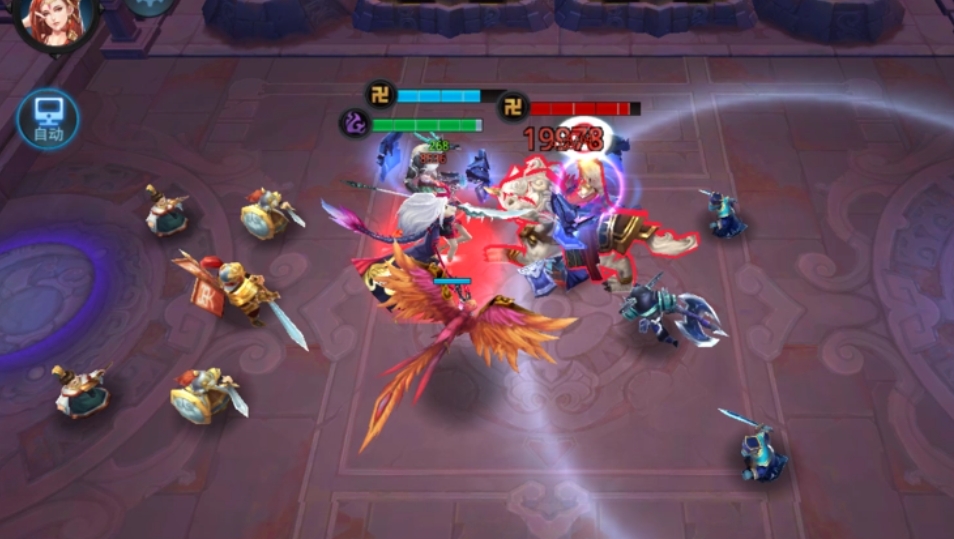The image size is (954, 539).
Task: Toggle the 自动 auto-battle button
Action: [48, 118]
